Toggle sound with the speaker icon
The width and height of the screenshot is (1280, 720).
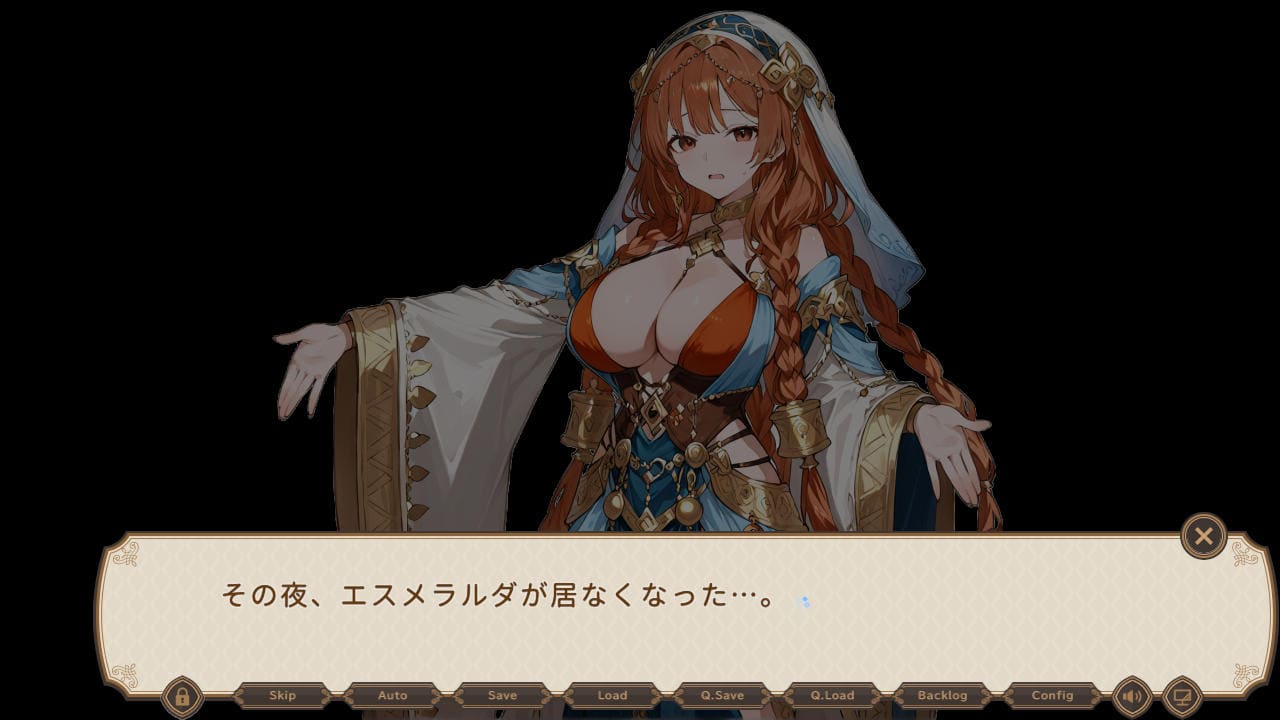tap(1132, 696)
